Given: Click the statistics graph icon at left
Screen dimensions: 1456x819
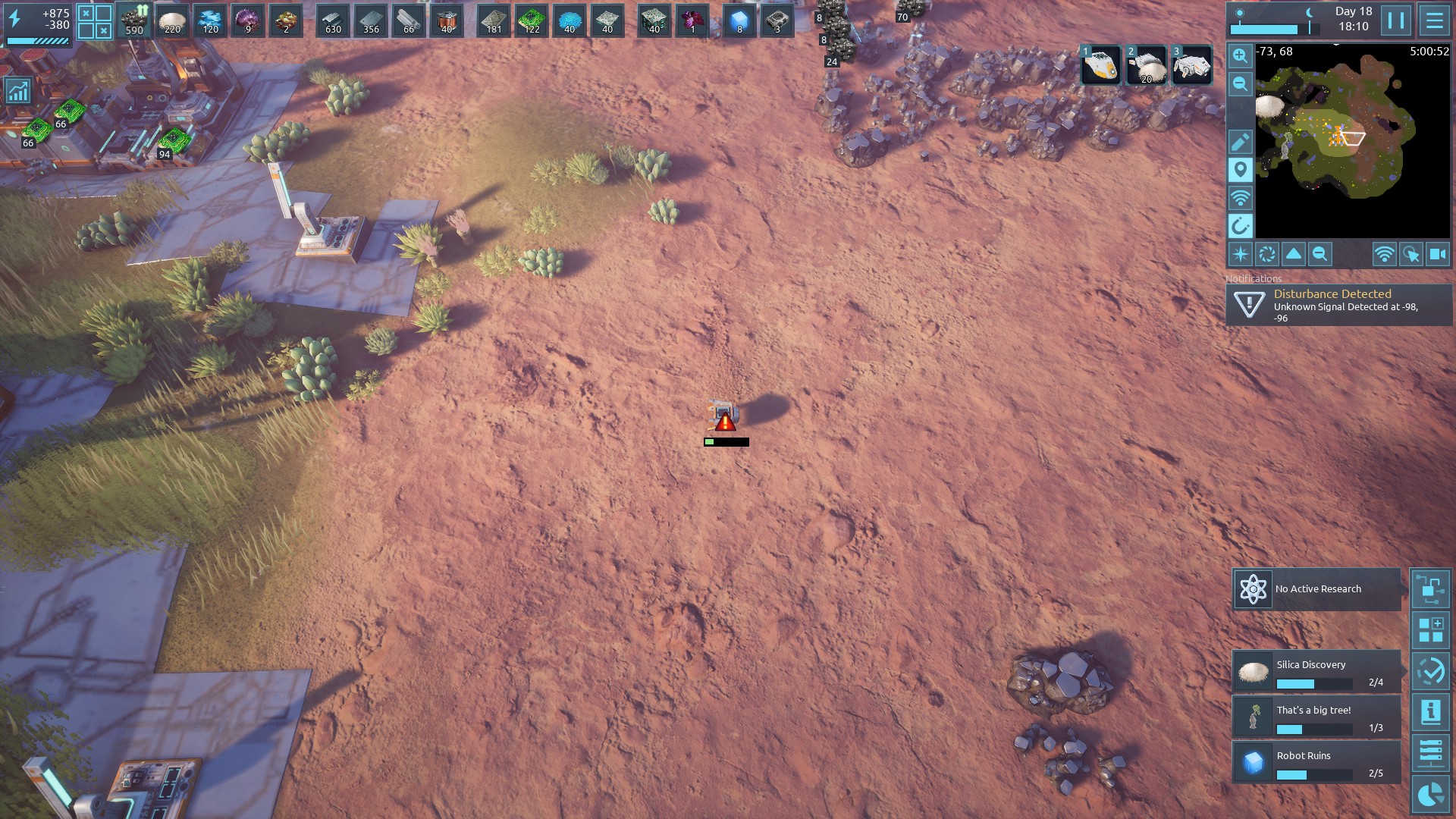Looking at the screenshot, I should 17,91.
